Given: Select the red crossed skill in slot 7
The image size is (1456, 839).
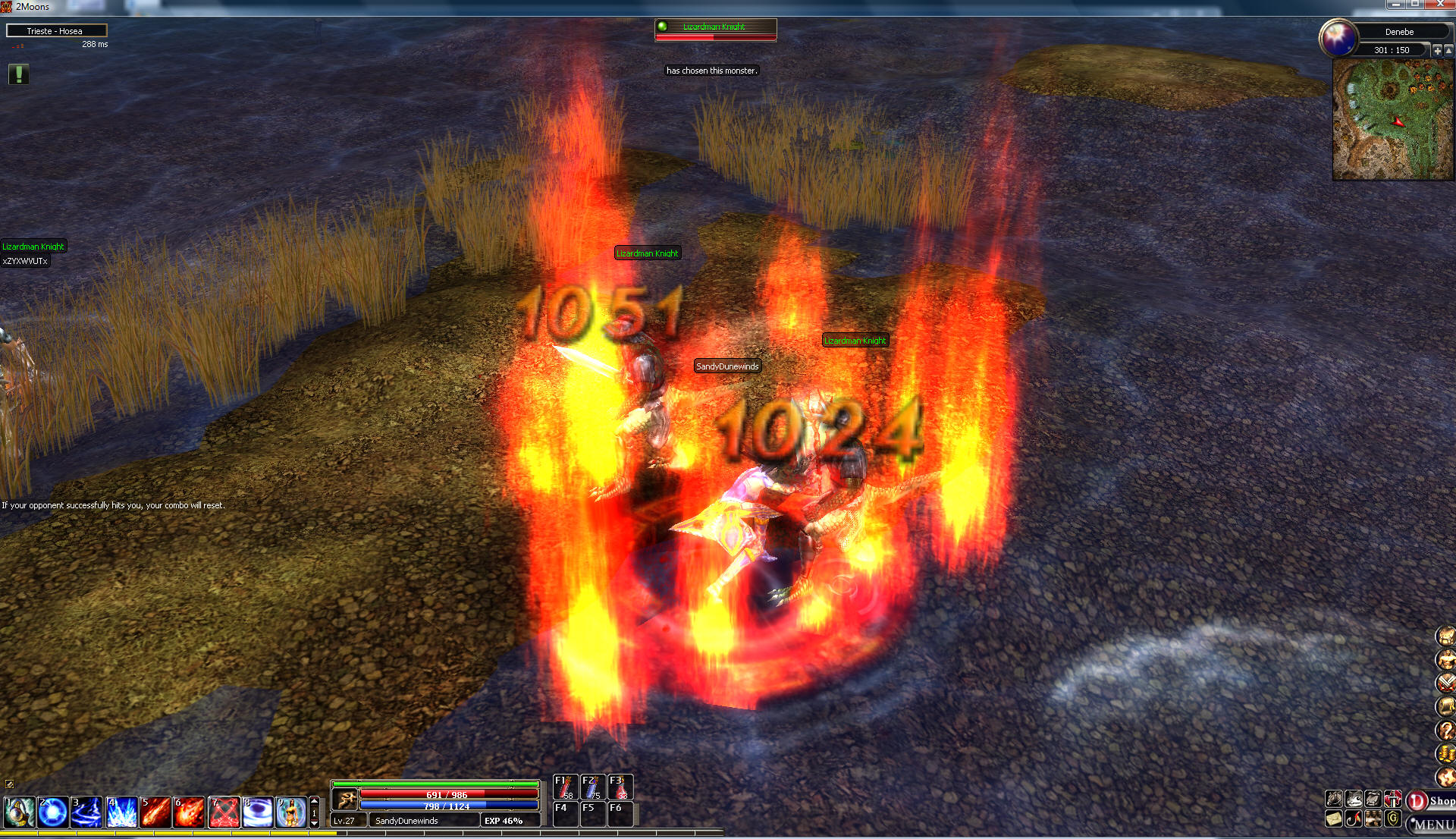Looking at the screenshot, I should (224, 812).
